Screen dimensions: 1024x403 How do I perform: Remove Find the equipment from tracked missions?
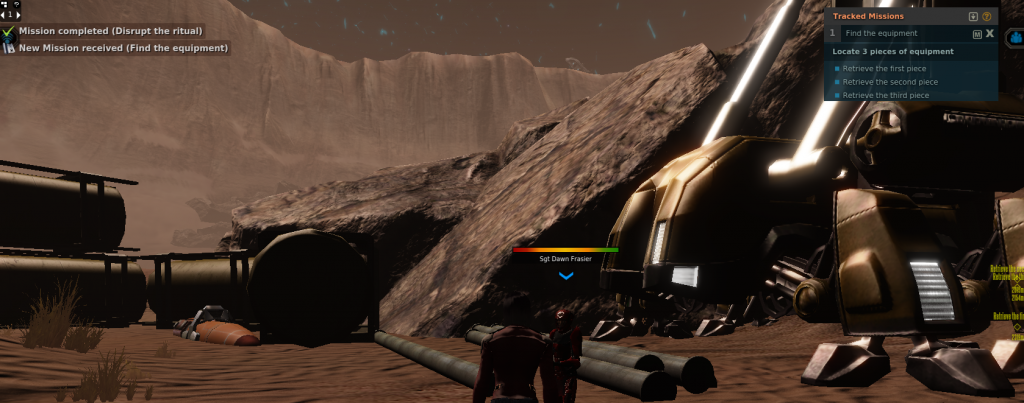point(990,34)
